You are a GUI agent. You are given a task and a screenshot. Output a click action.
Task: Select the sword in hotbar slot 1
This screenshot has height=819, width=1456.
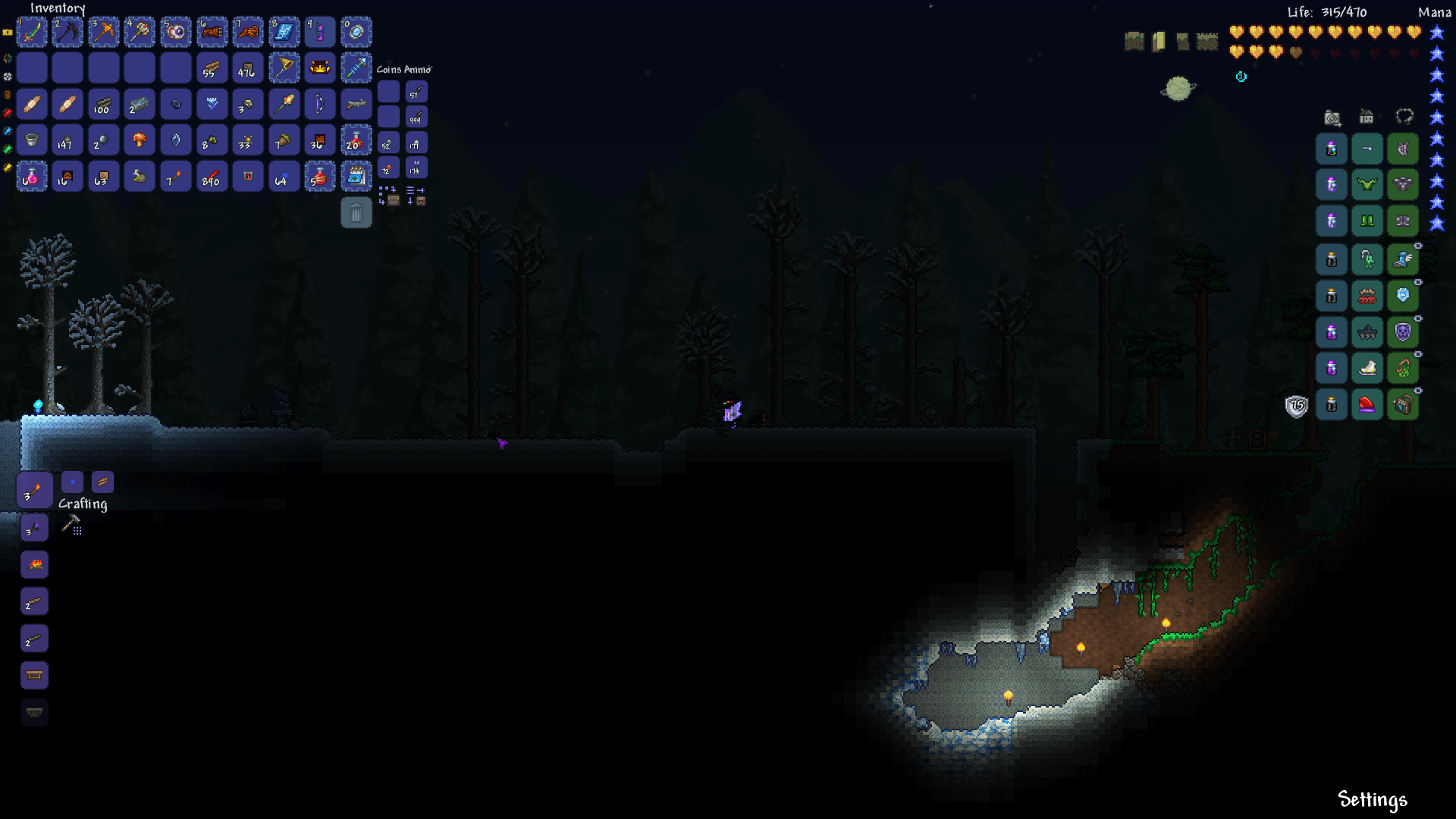click(x=32, y=32)
